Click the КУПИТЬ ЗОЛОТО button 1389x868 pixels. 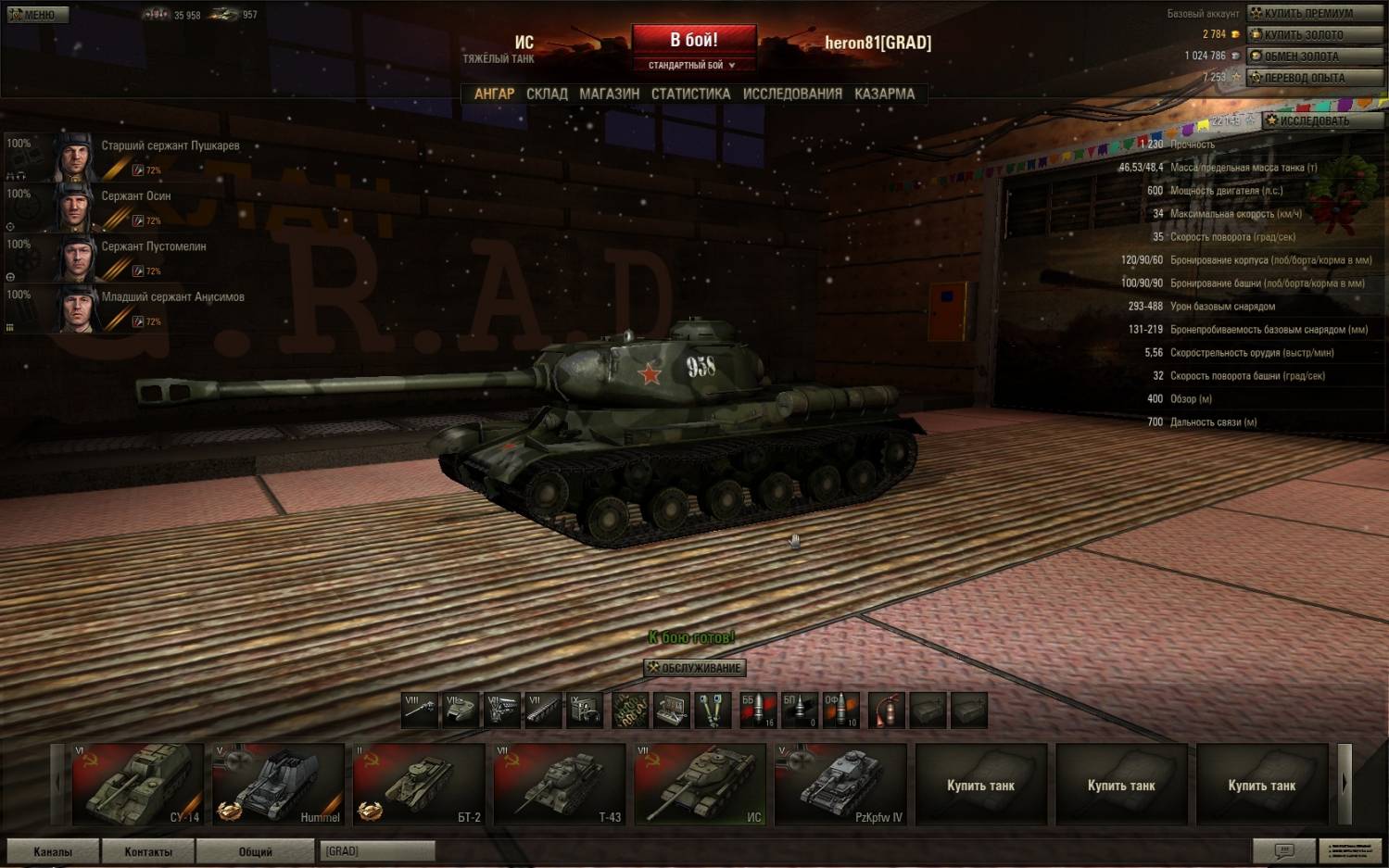pyautogui.click(x=1315, y=34)
